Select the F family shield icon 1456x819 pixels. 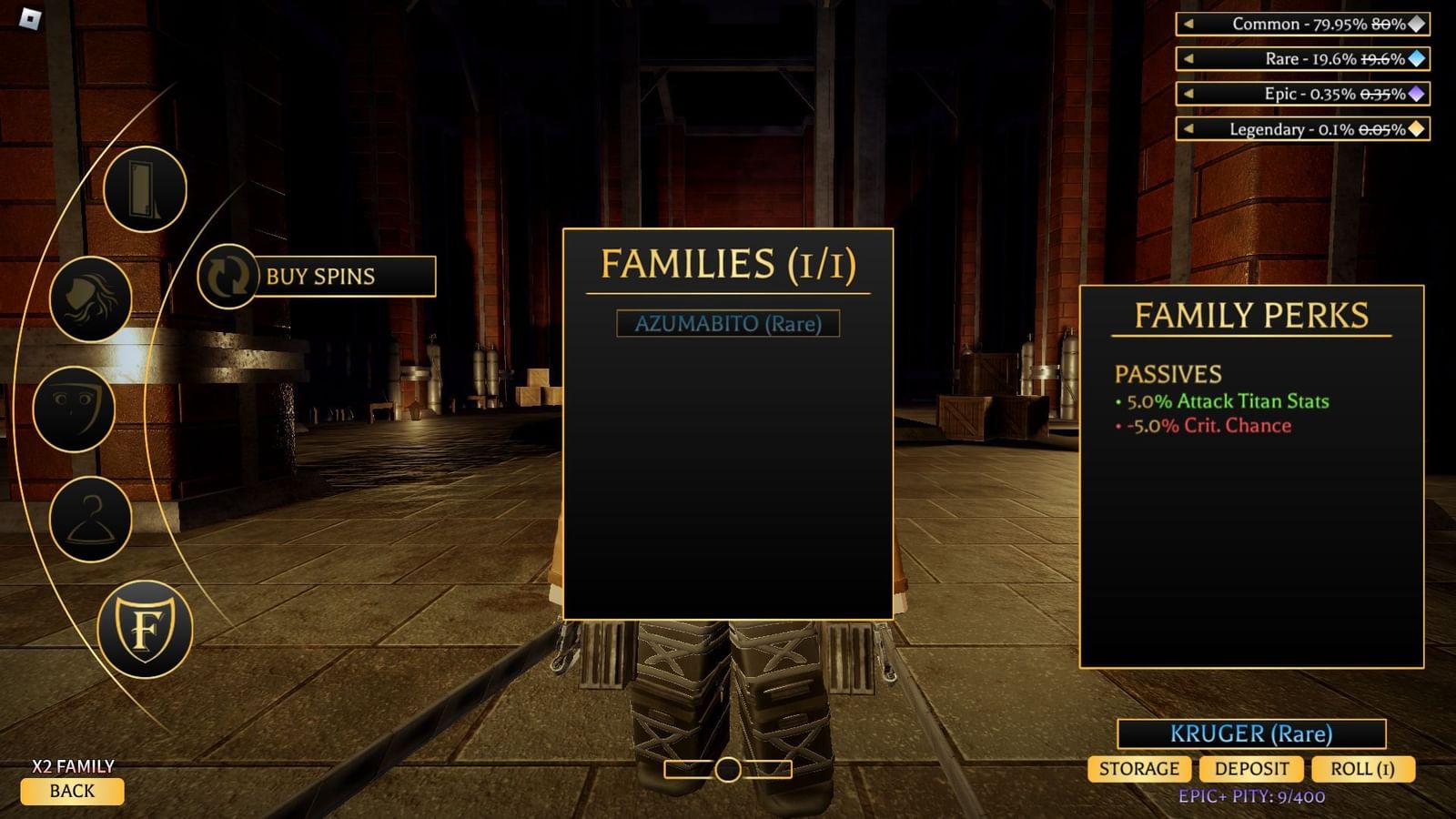coord(148,628)
